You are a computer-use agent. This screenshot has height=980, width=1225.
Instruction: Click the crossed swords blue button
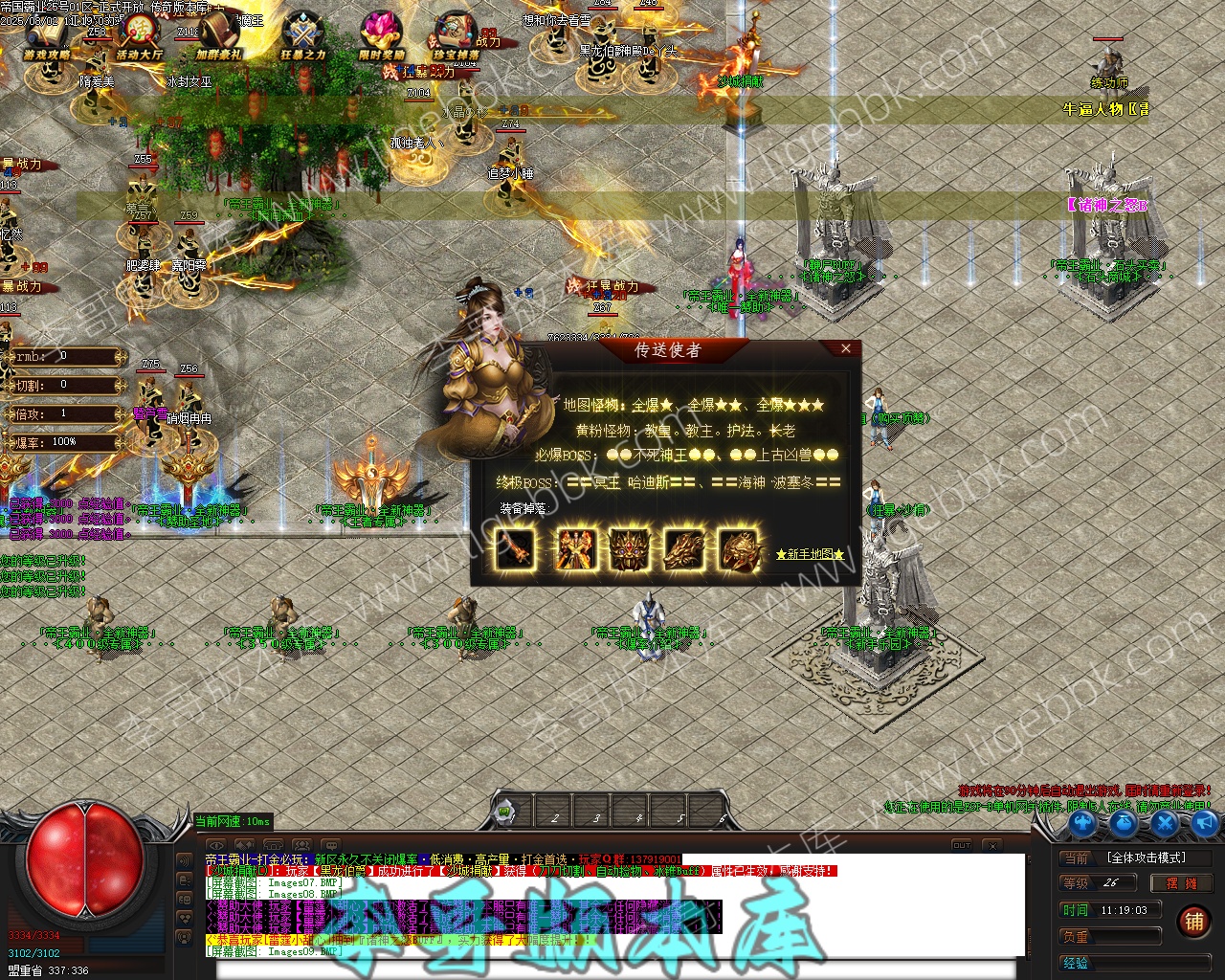[1164, 822]
